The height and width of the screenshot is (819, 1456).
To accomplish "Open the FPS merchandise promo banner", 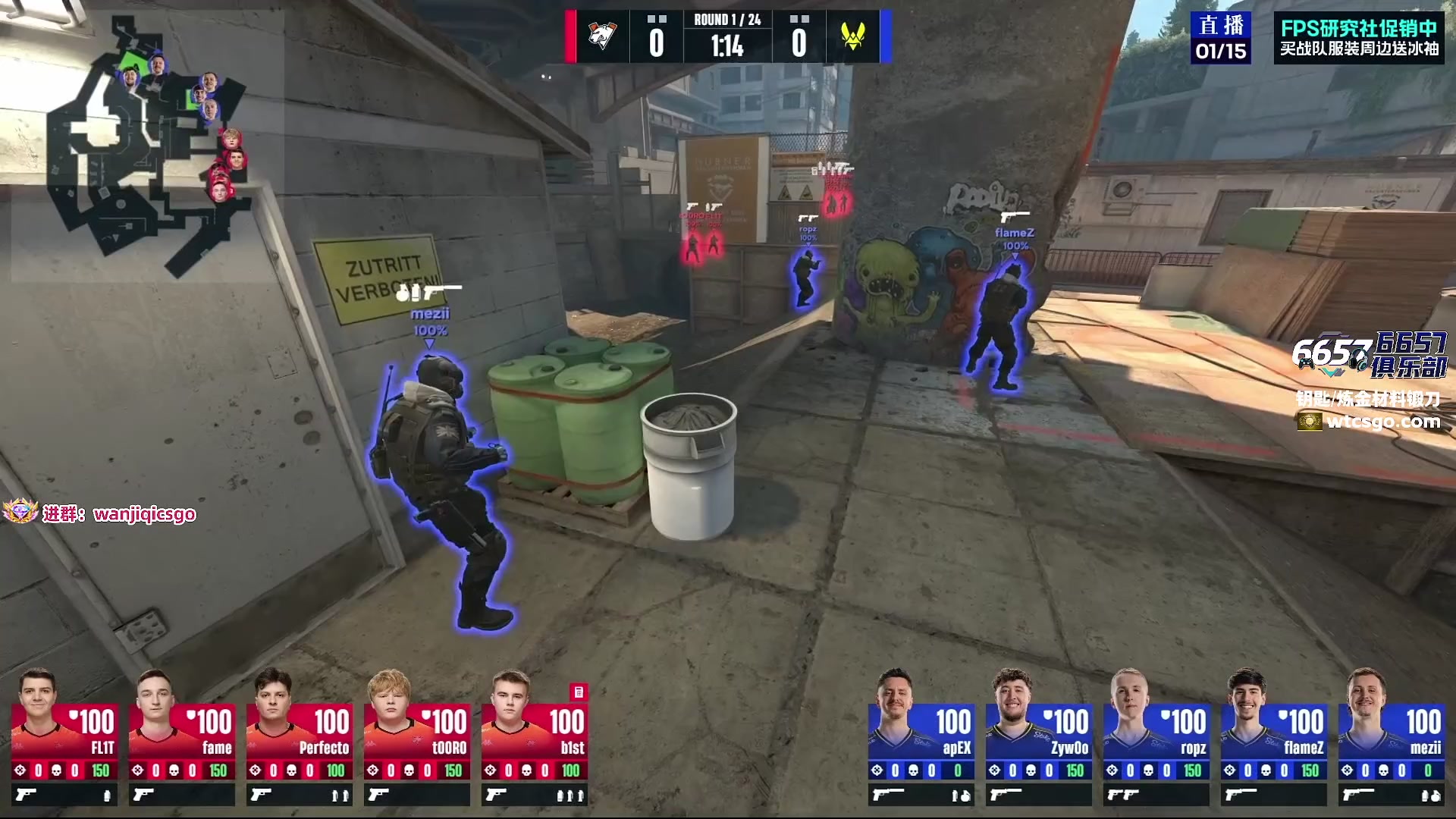I will pos(1359,38).
